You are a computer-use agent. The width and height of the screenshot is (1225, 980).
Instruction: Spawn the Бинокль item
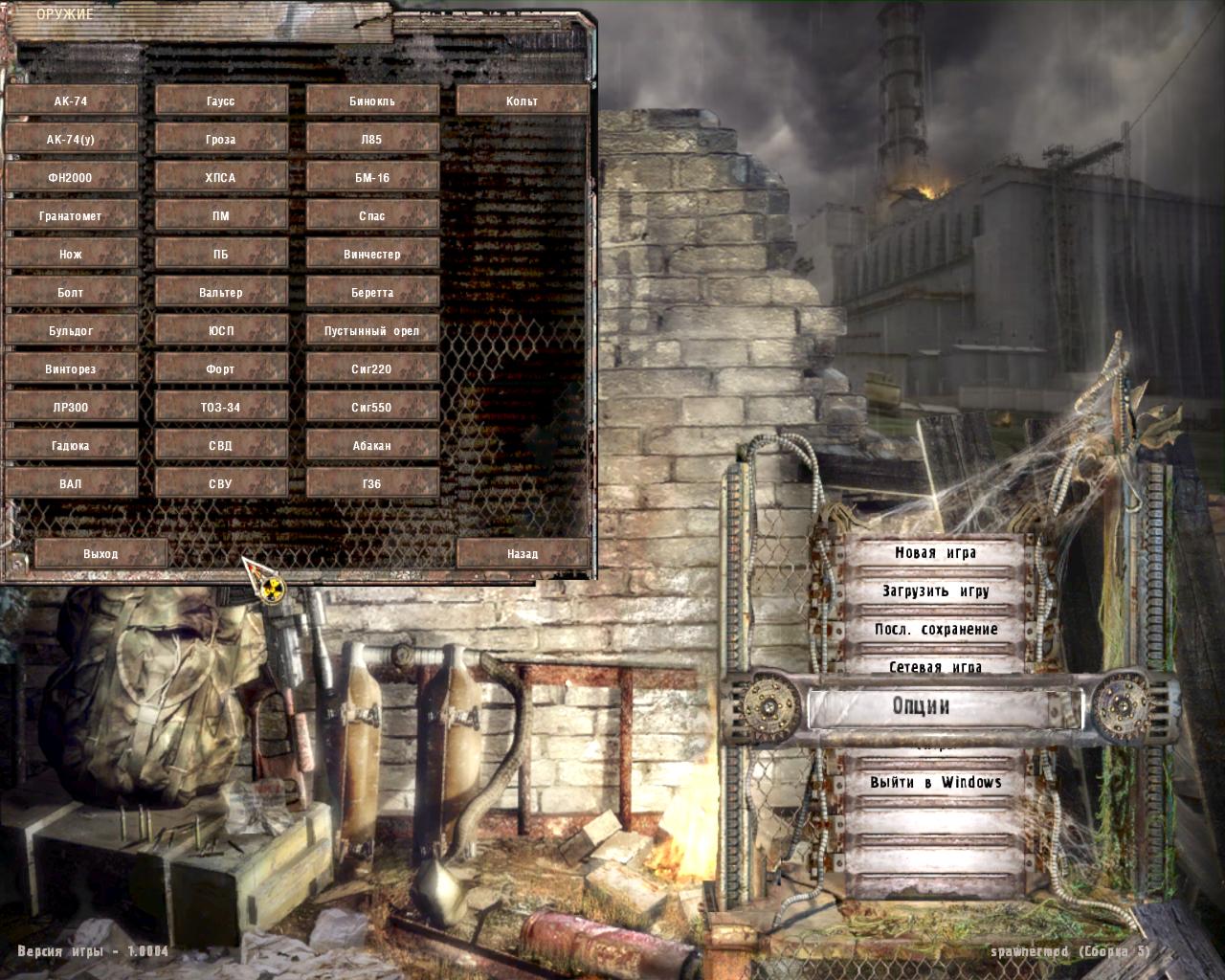[372, 100]
